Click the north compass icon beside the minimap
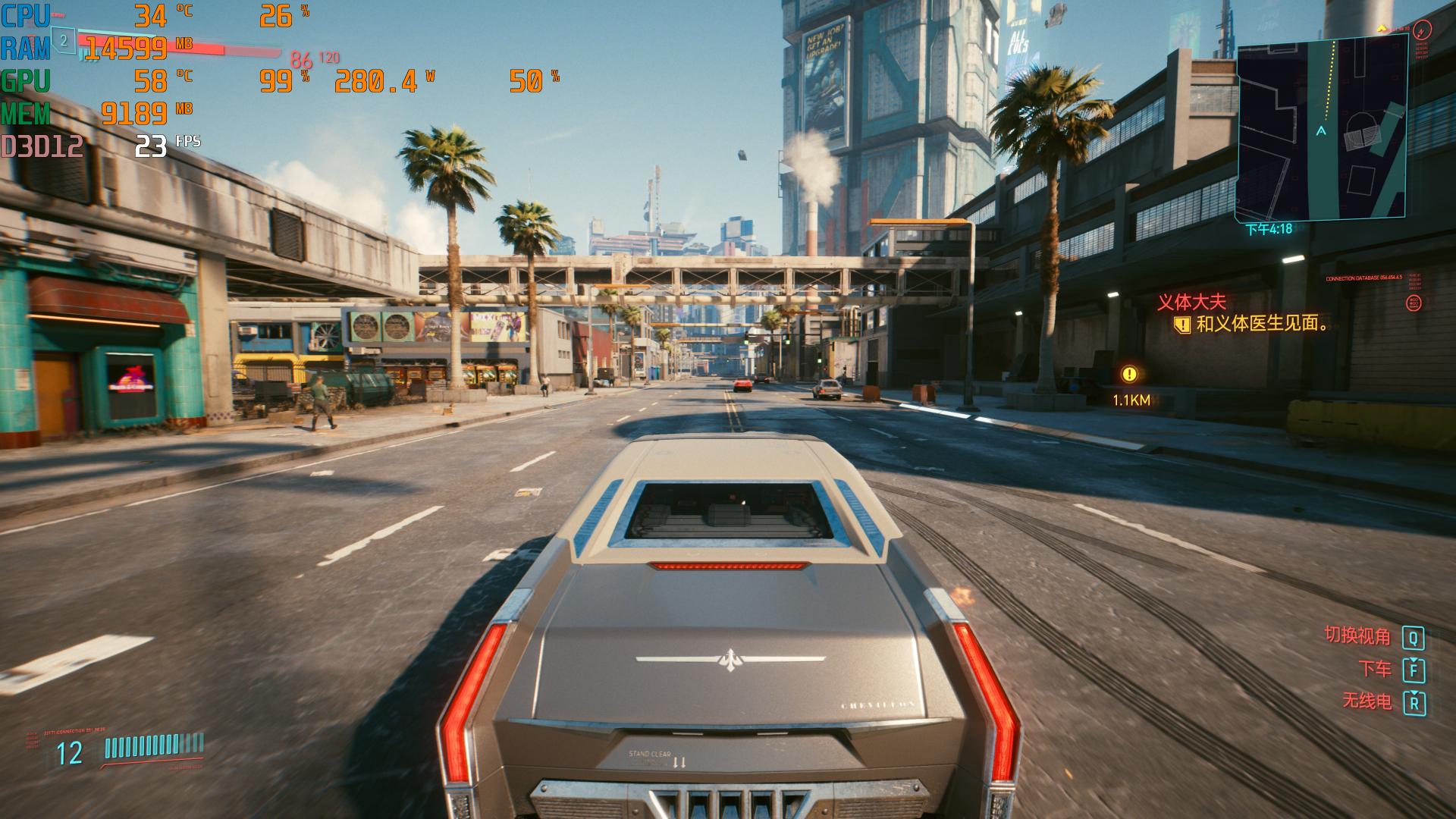The image size is (1456, 819). (x=1423, y=30)
